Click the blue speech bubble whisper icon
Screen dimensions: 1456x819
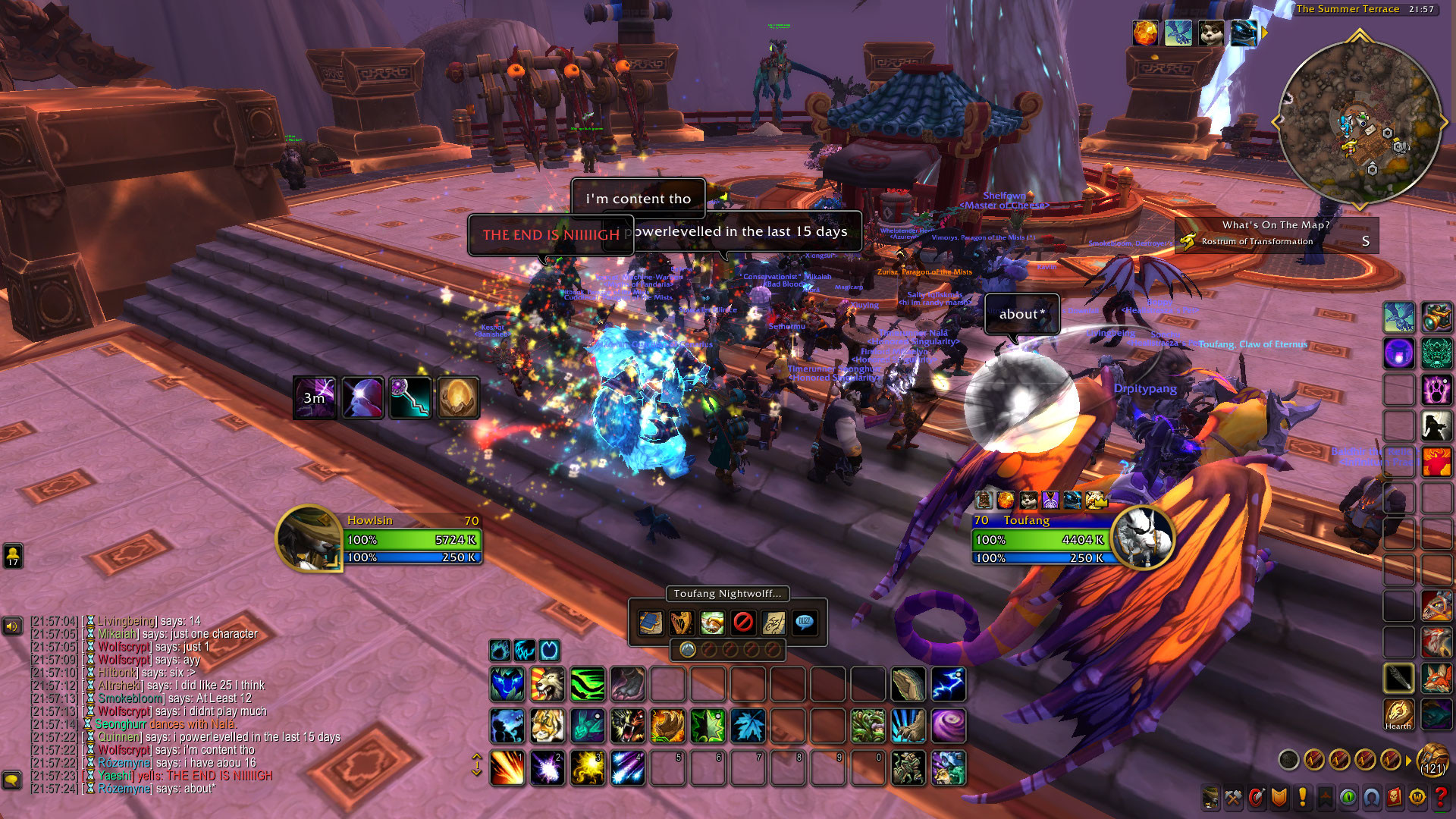coord(805,623)
